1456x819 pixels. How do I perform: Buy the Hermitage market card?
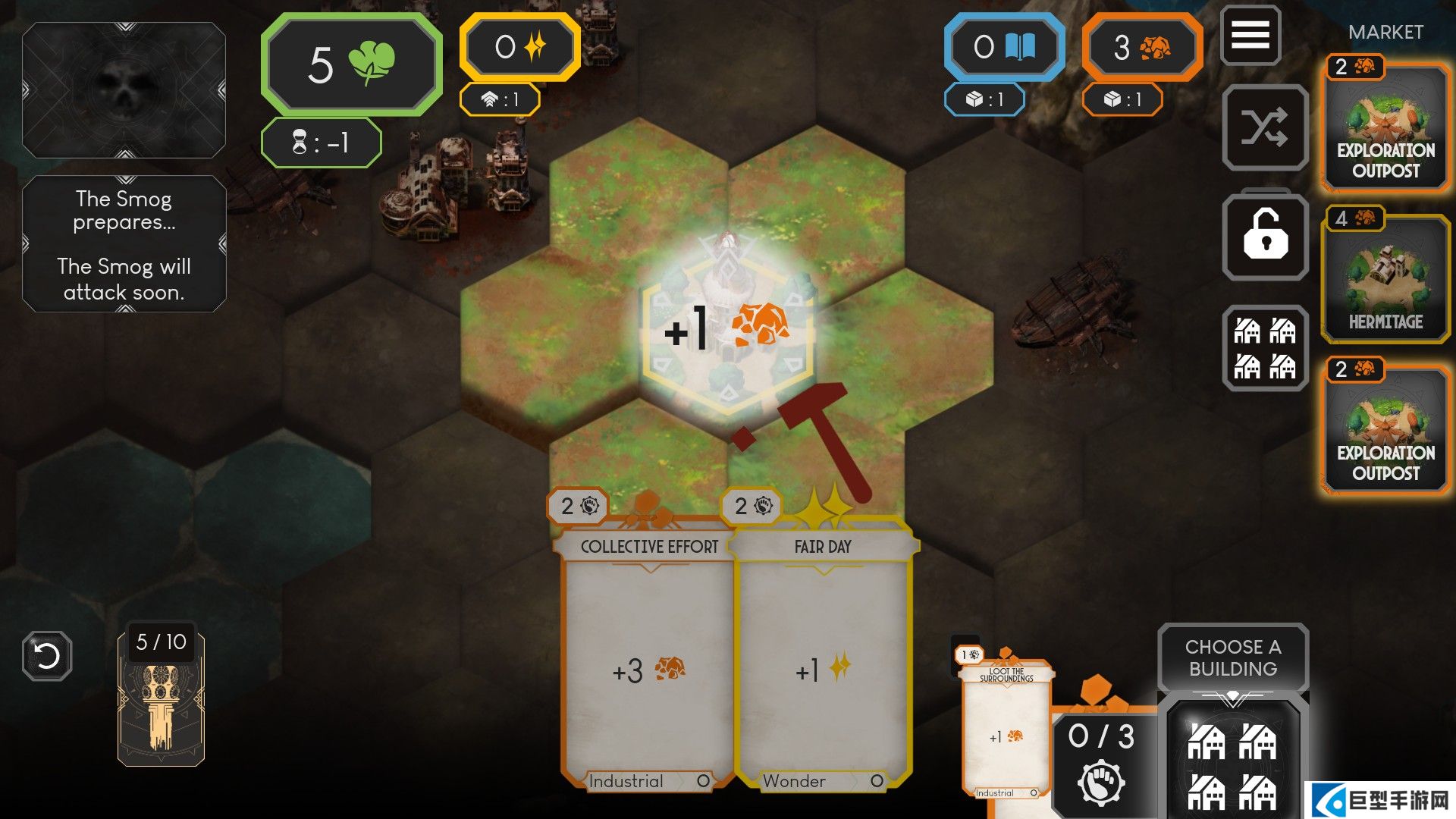(x=1385, y=277)
